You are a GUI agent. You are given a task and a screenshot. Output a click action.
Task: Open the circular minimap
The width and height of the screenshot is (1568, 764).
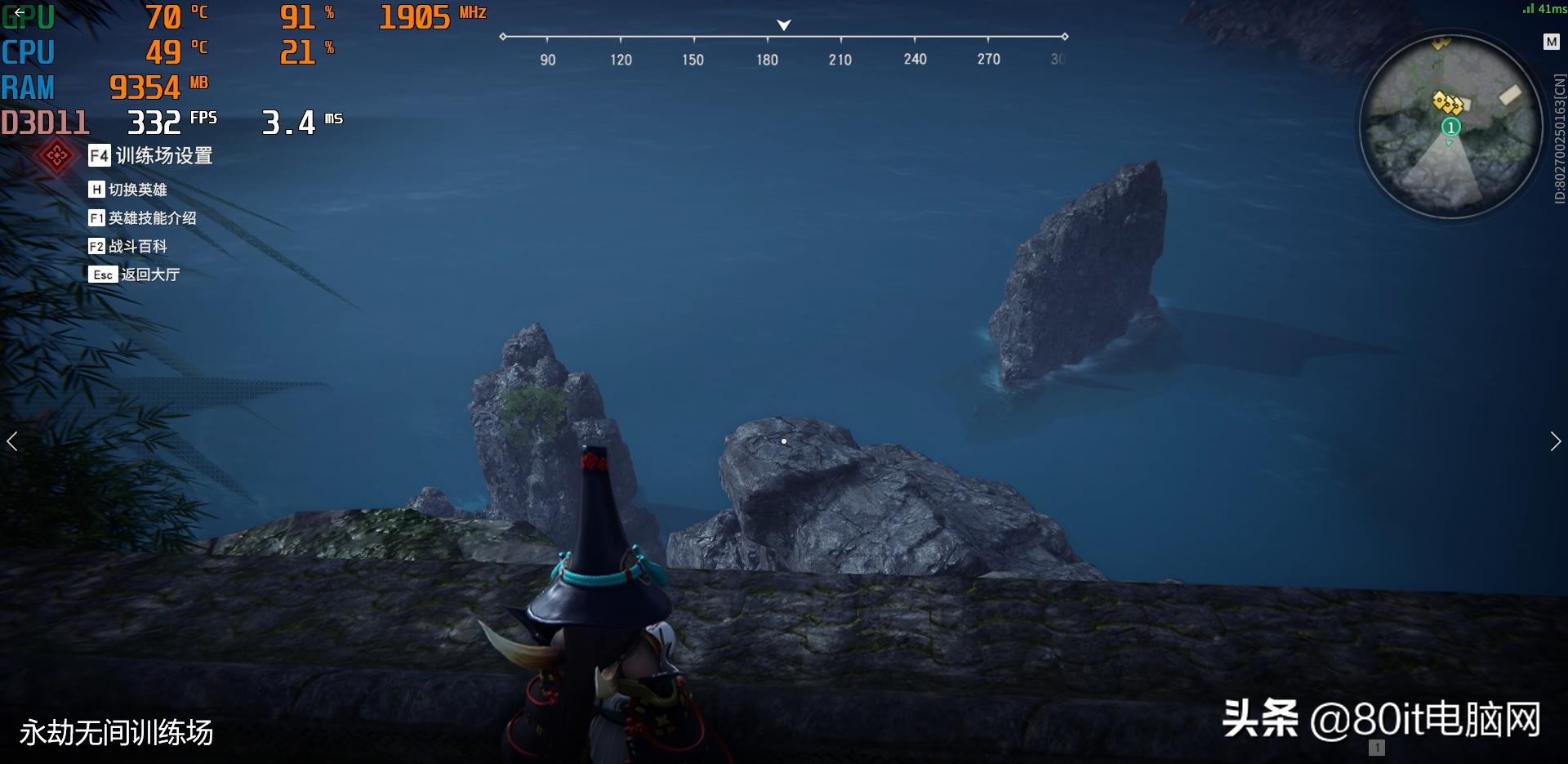(1450, 127)
